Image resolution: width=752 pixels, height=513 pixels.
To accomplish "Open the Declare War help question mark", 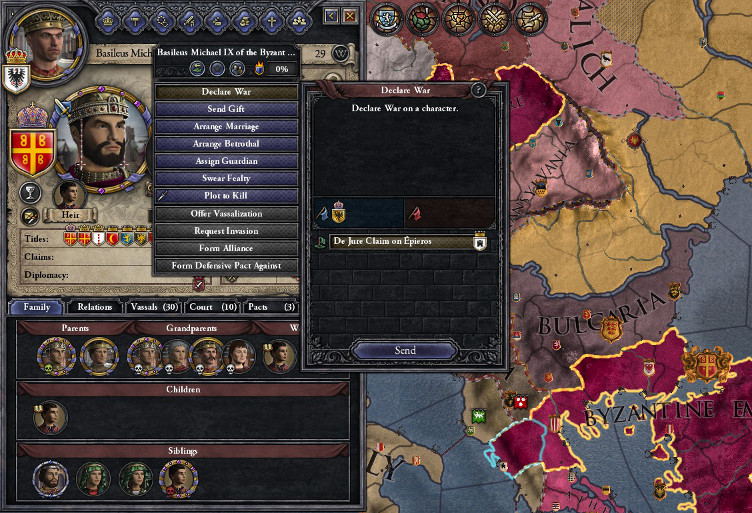I will pos(479,90).
